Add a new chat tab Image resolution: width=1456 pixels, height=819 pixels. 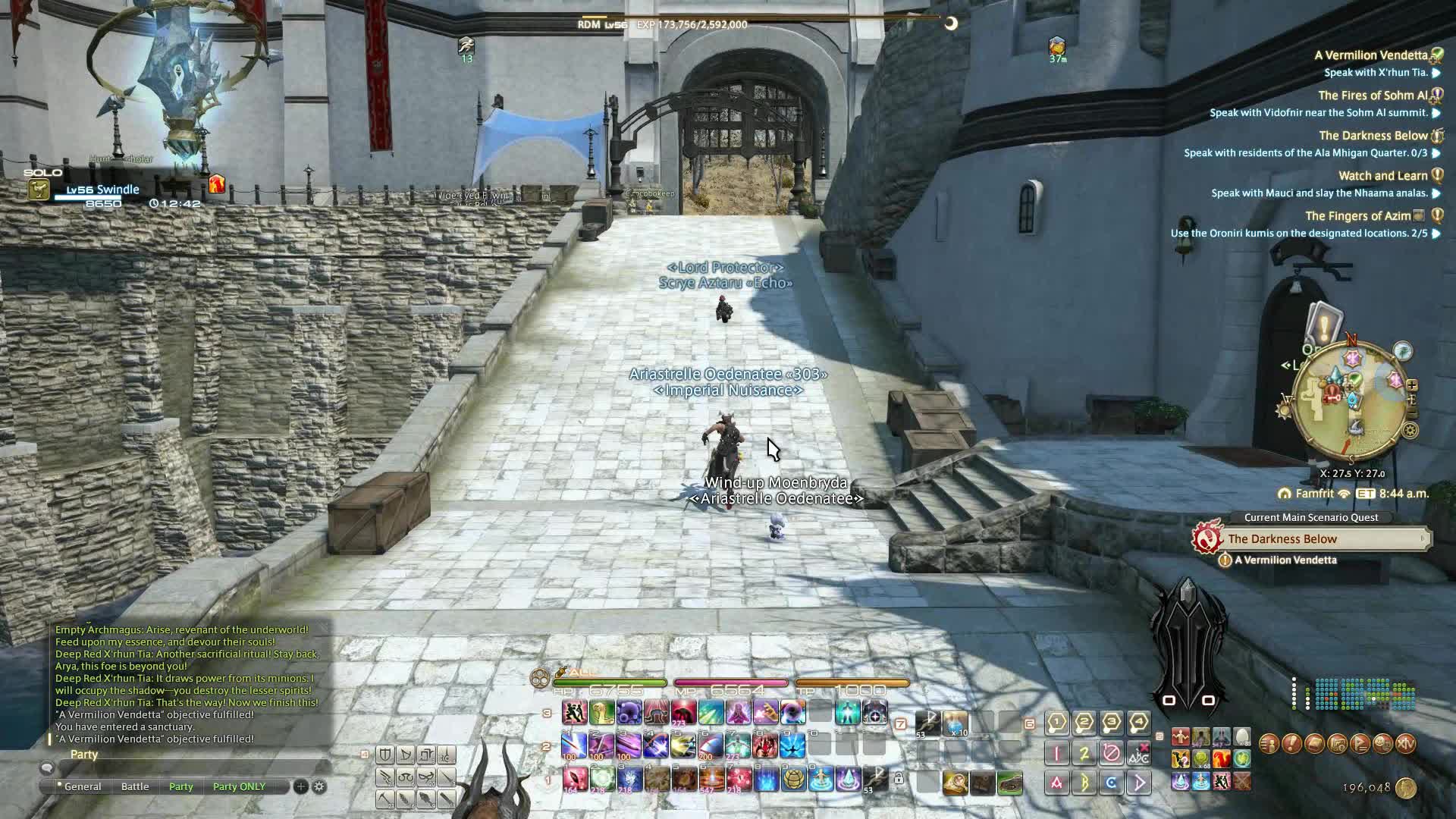[x=301, y=786]
